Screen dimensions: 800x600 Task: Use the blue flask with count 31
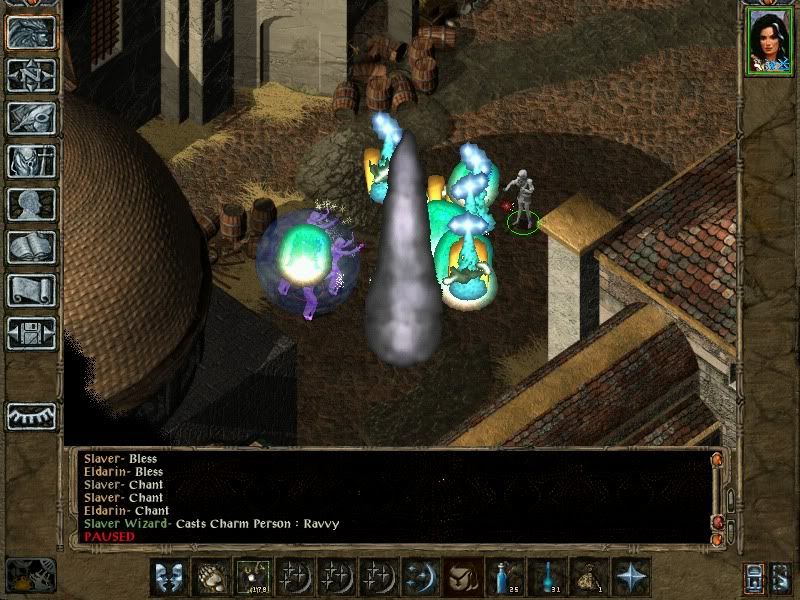(x=546, y=577)
